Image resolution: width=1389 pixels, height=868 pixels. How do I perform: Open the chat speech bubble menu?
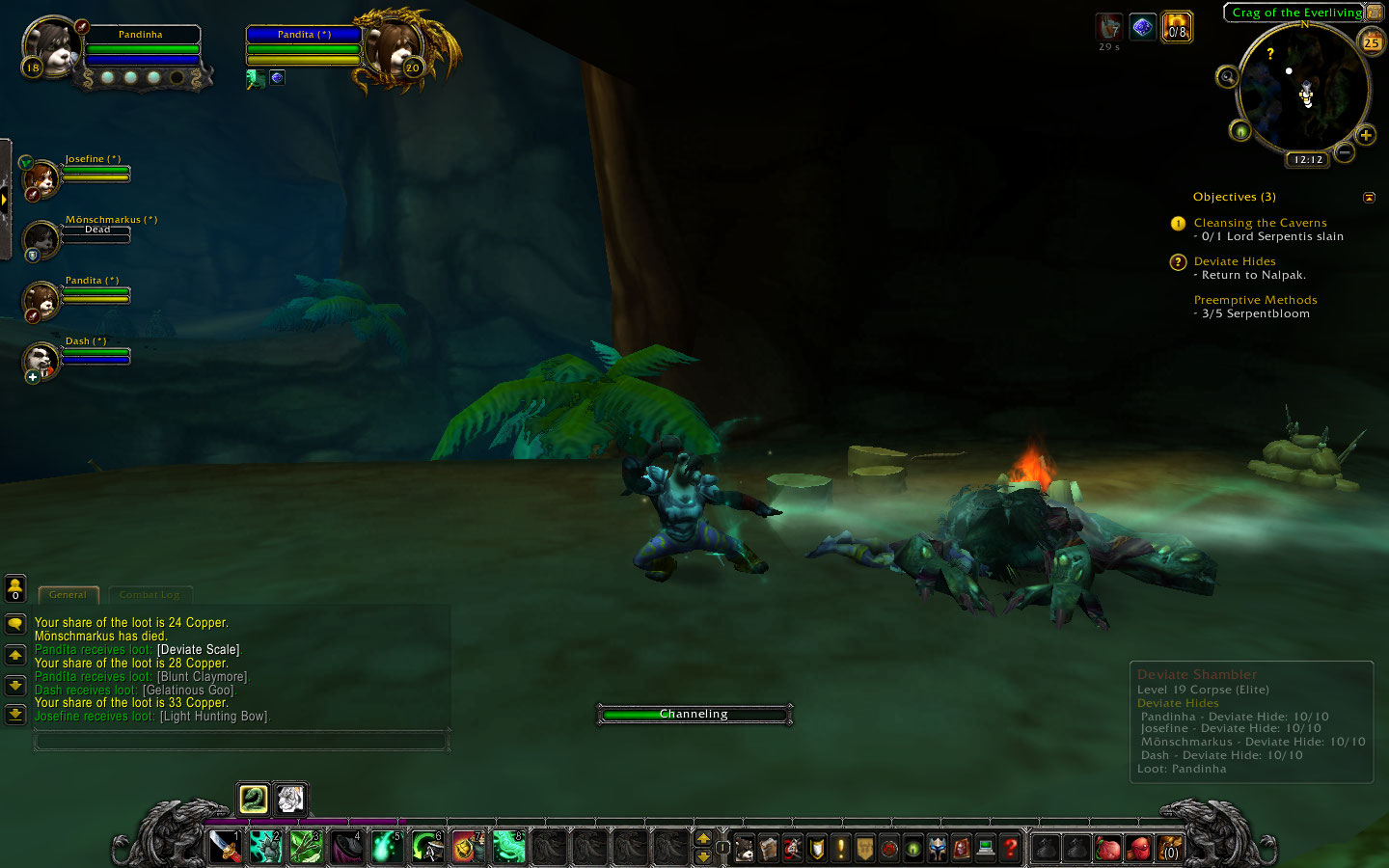click(15, 624)
